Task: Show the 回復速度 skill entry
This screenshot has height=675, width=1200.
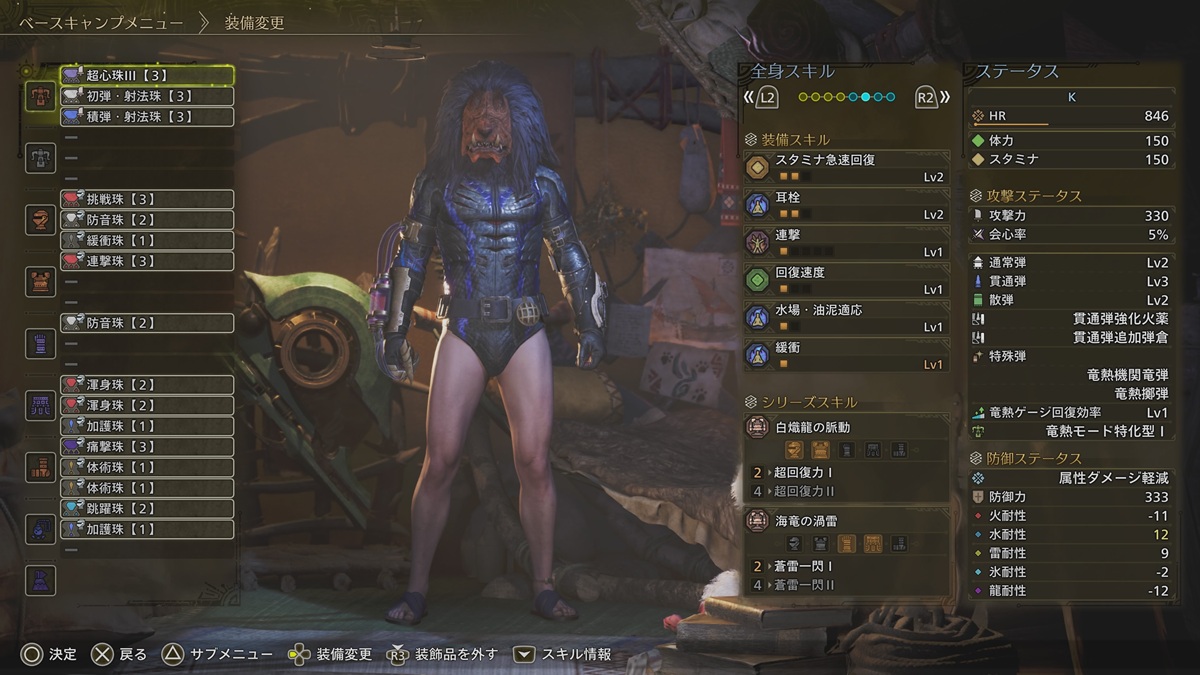Action: [x=846, y=280]
